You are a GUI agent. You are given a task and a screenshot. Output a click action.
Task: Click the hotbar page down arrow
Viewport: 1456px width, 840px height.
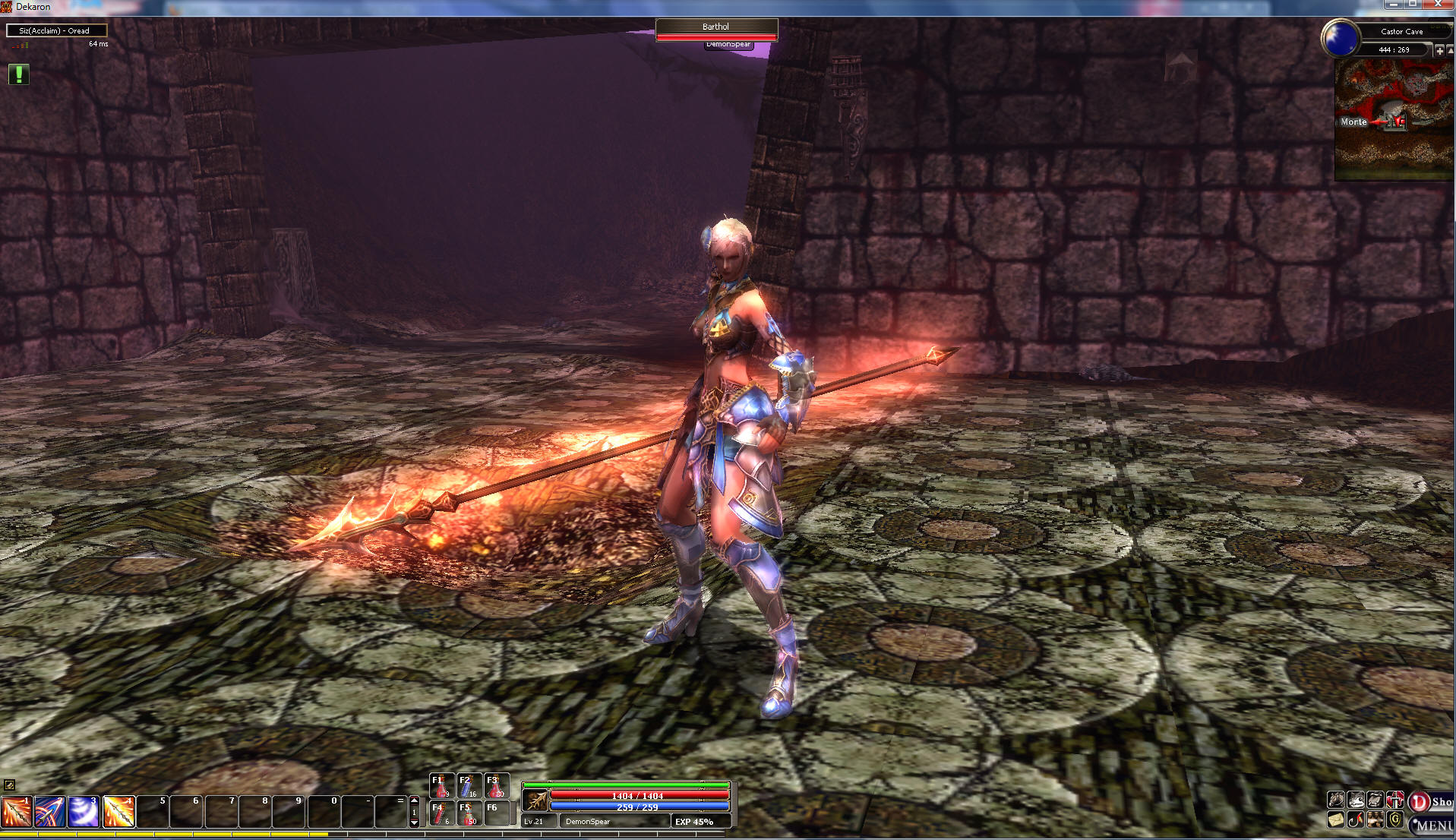click(414, 823)
